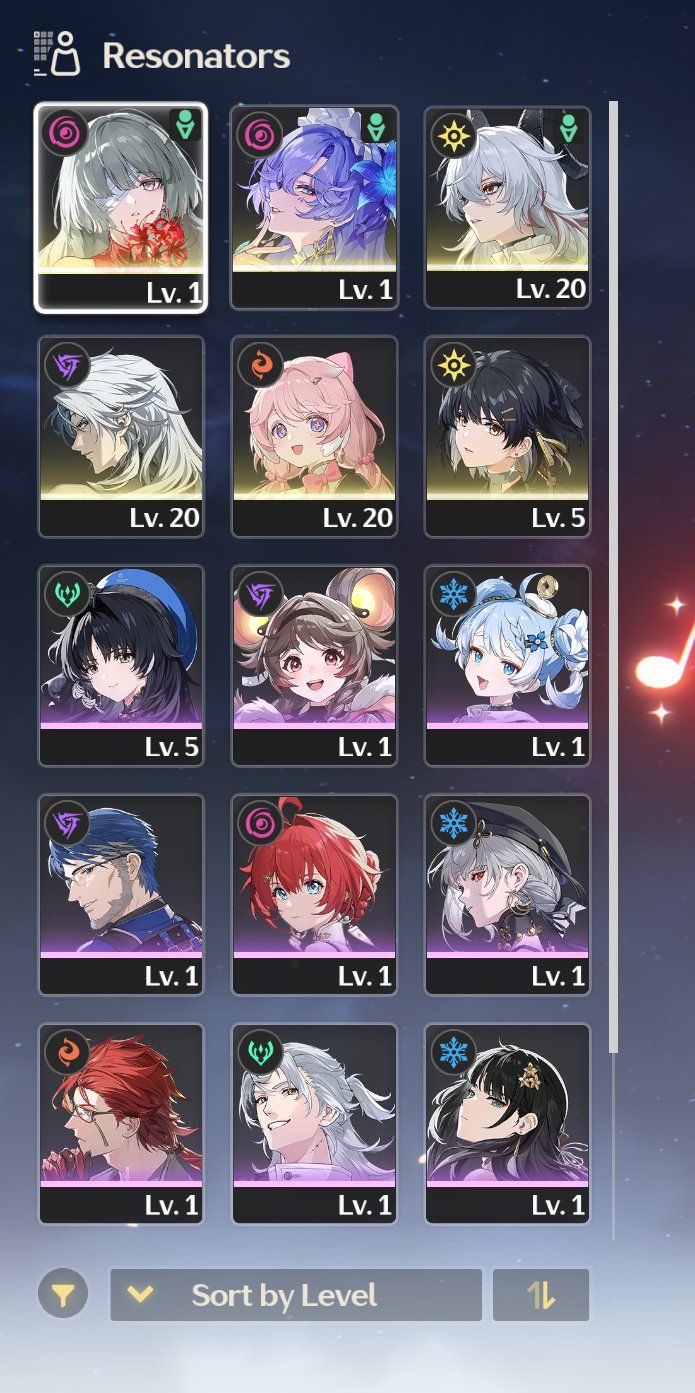
Task: Select the red-haired resonator with blue eyes
Action: (314, 894)
